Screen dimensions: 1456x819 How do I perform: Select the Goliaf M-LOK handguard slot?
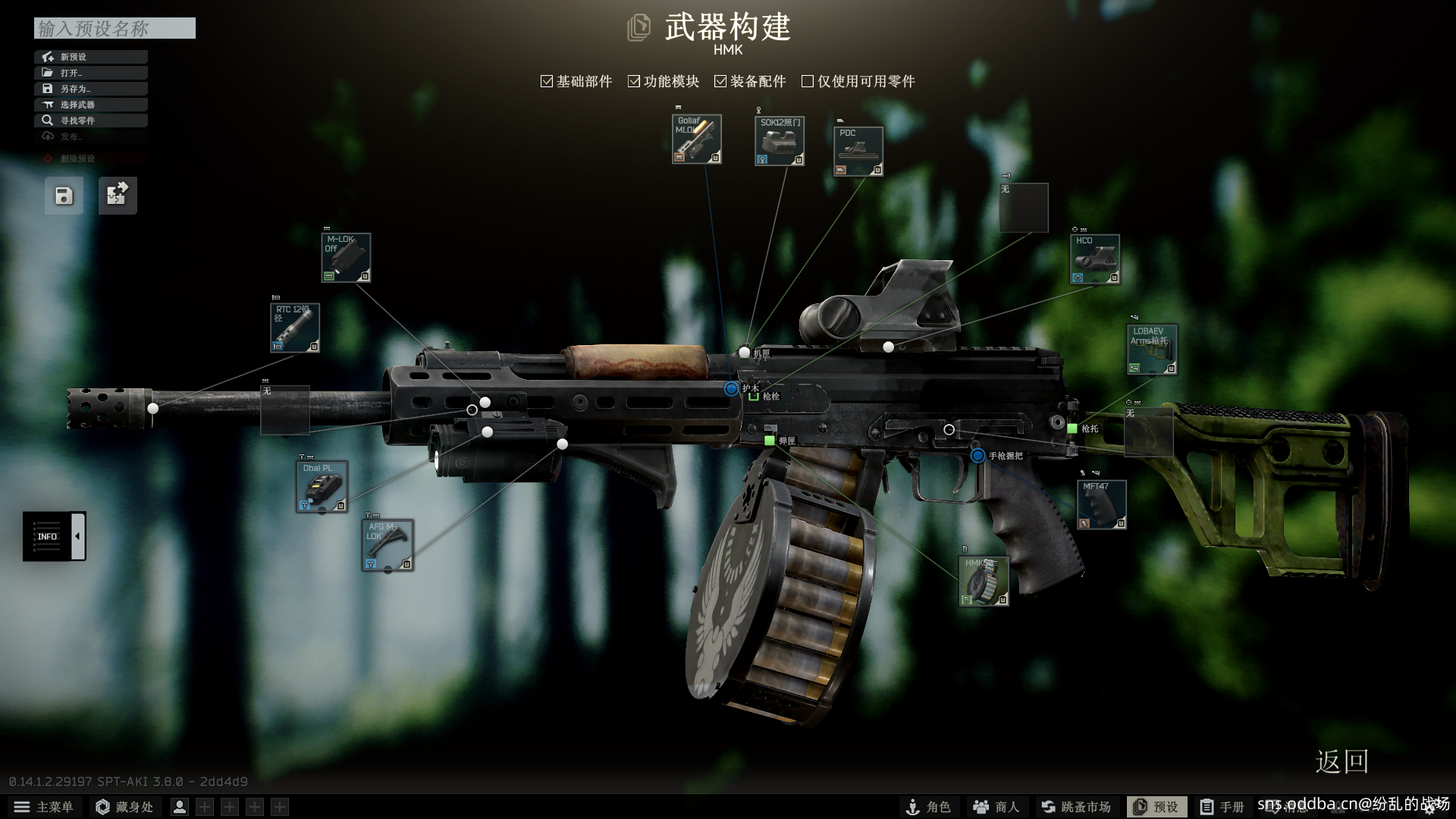(696, 140)
